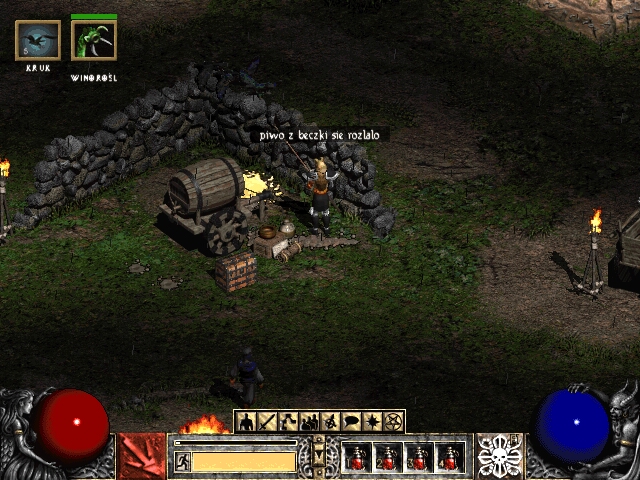Open the game menu pentagram icon

[x=394, y=421]
